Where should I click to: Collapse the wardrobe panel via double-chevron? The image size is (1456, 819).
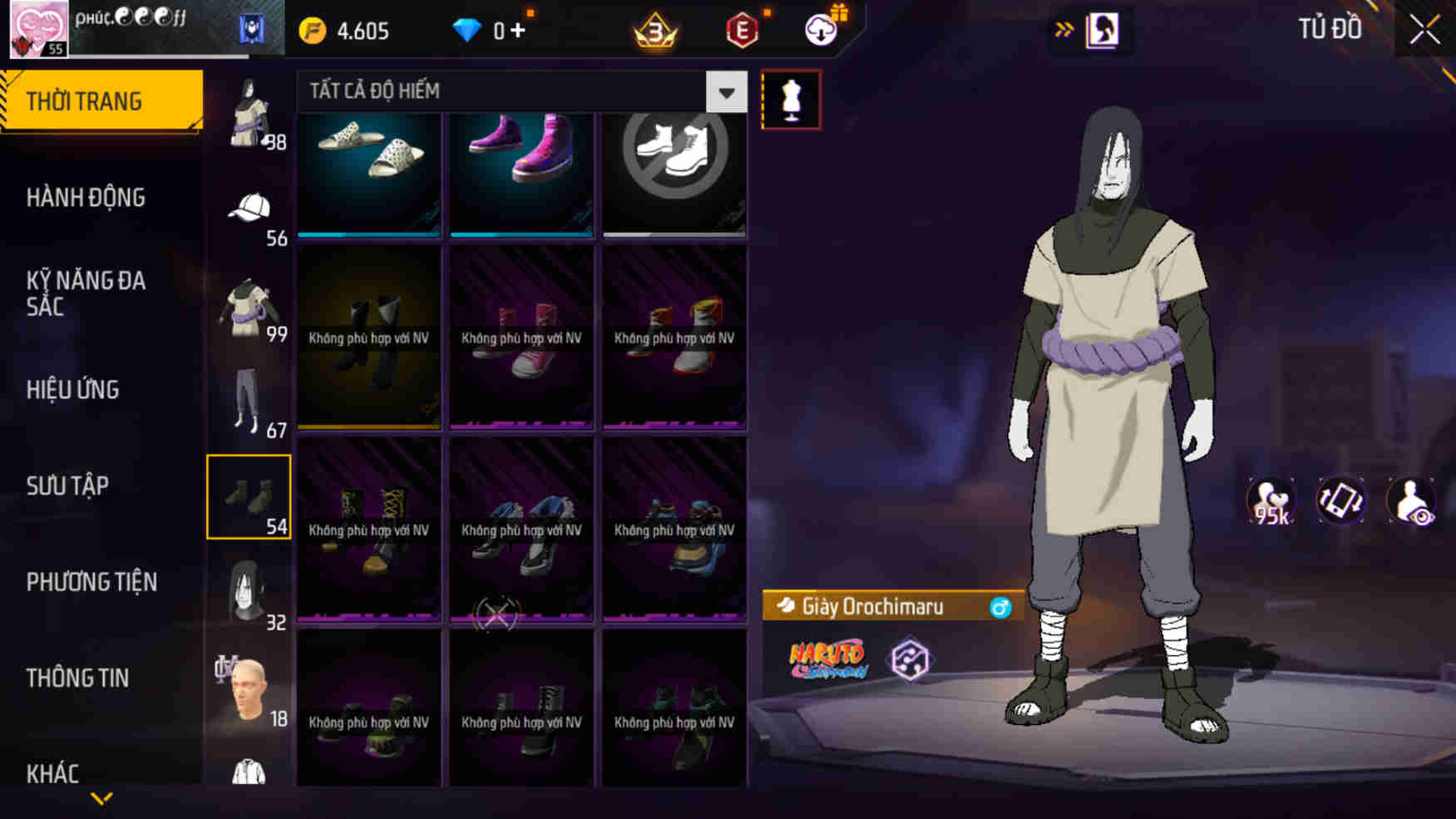point(1065,27)
